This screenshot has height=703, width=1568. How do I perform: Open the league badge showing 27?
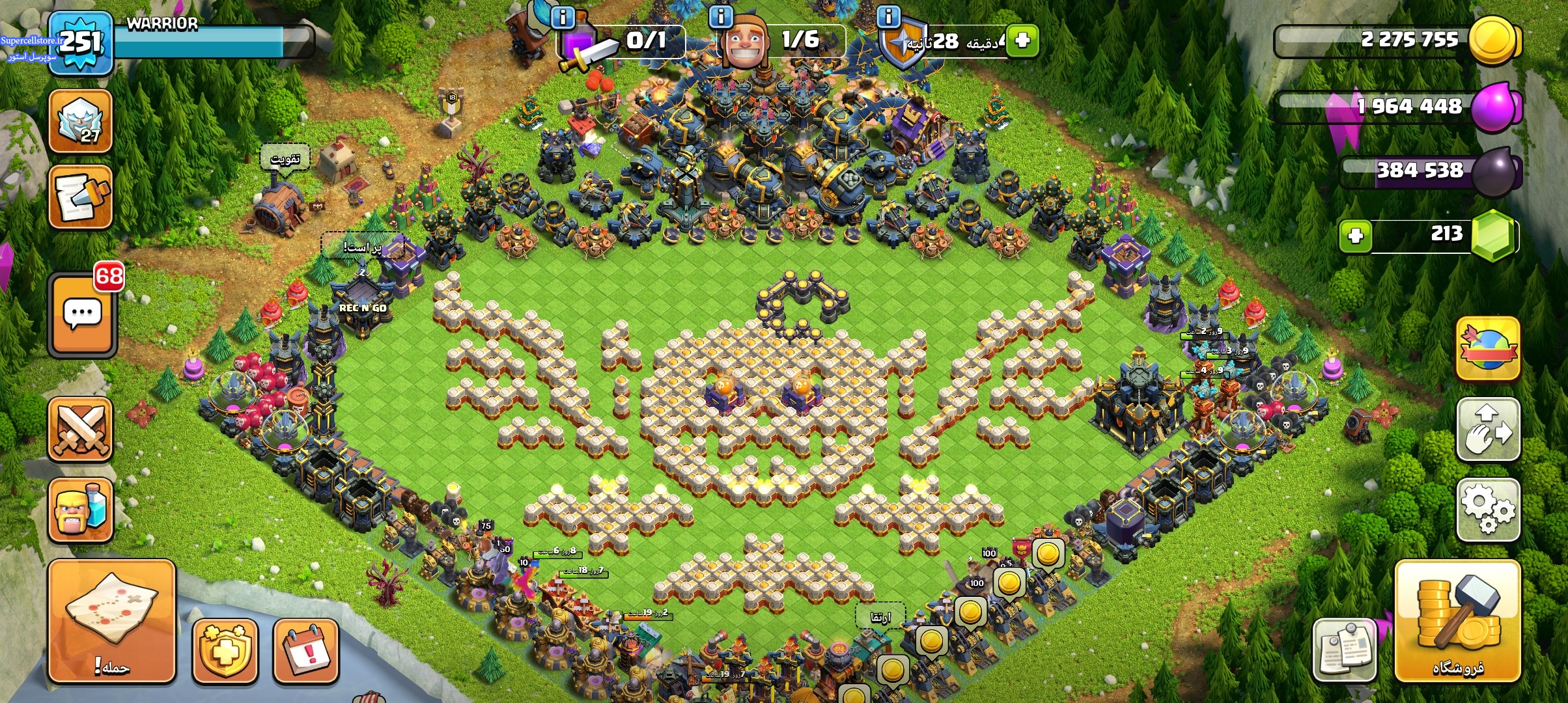click(x=81, y=122)
